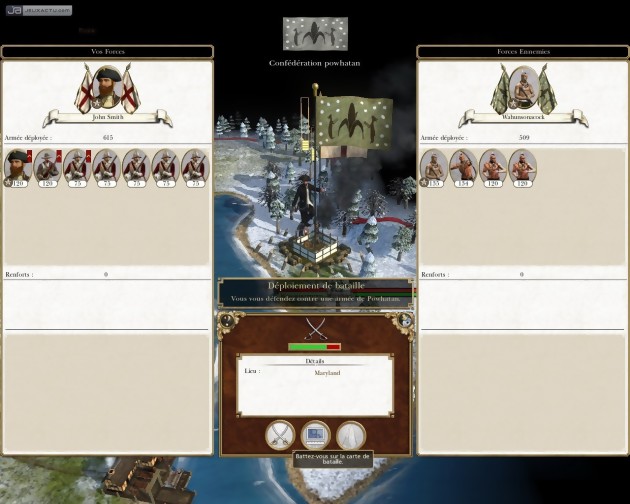
Task: Click the ornate left corner button of panel
Action: click(x=226, y=321)
